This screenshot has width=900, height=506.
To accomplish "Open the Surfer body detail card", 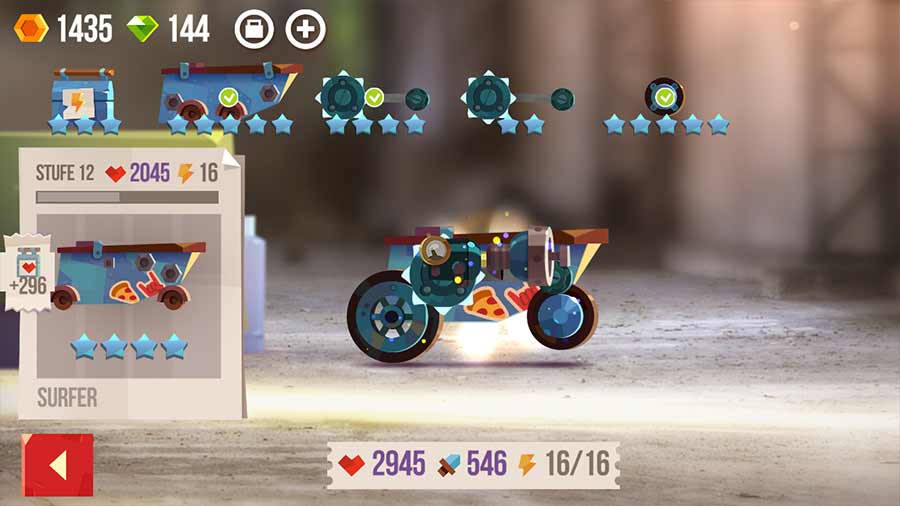I will pos(131,280).
